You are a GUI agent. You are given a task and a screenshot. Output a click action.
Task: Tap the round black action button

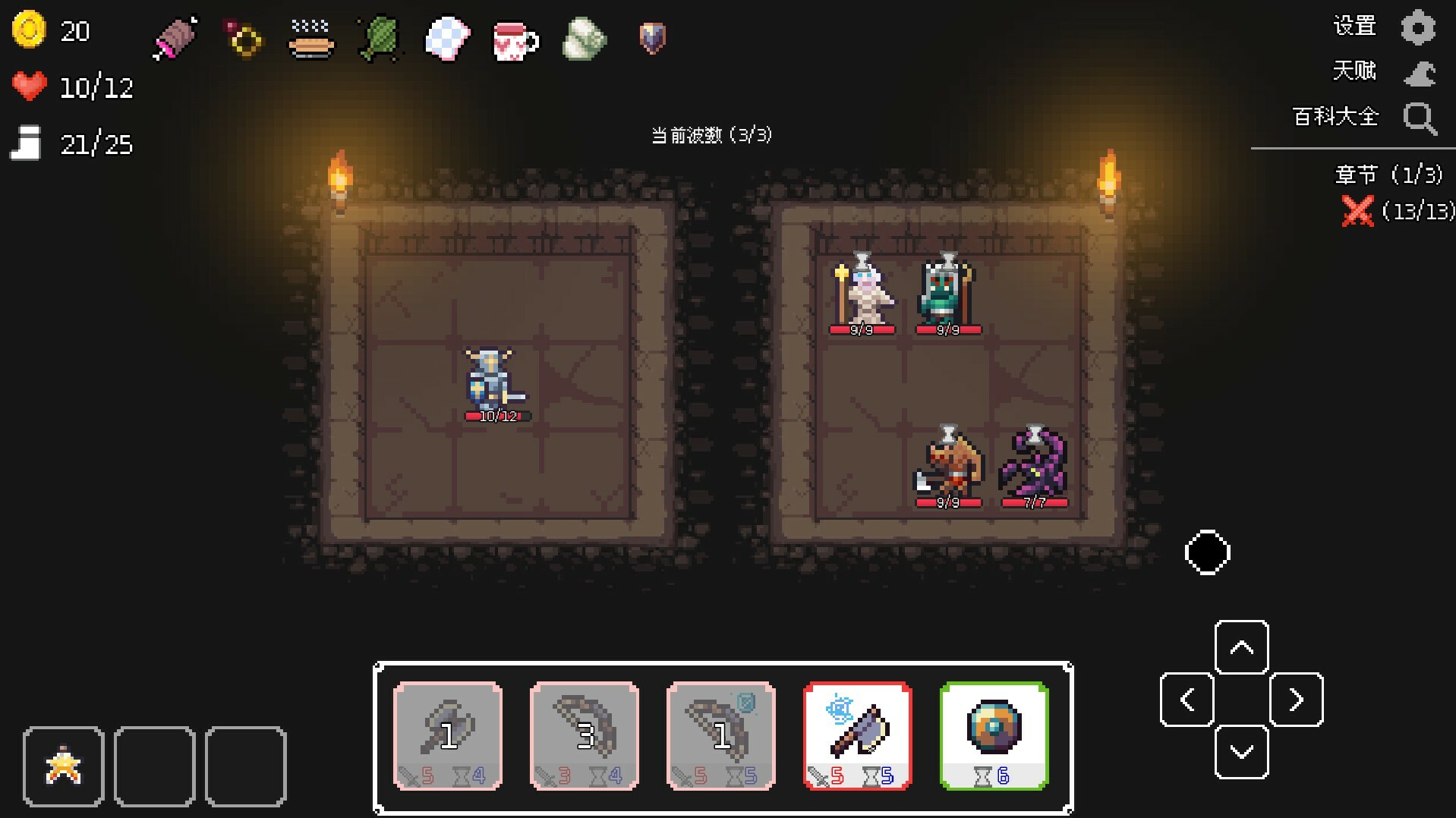[1206, 553]
